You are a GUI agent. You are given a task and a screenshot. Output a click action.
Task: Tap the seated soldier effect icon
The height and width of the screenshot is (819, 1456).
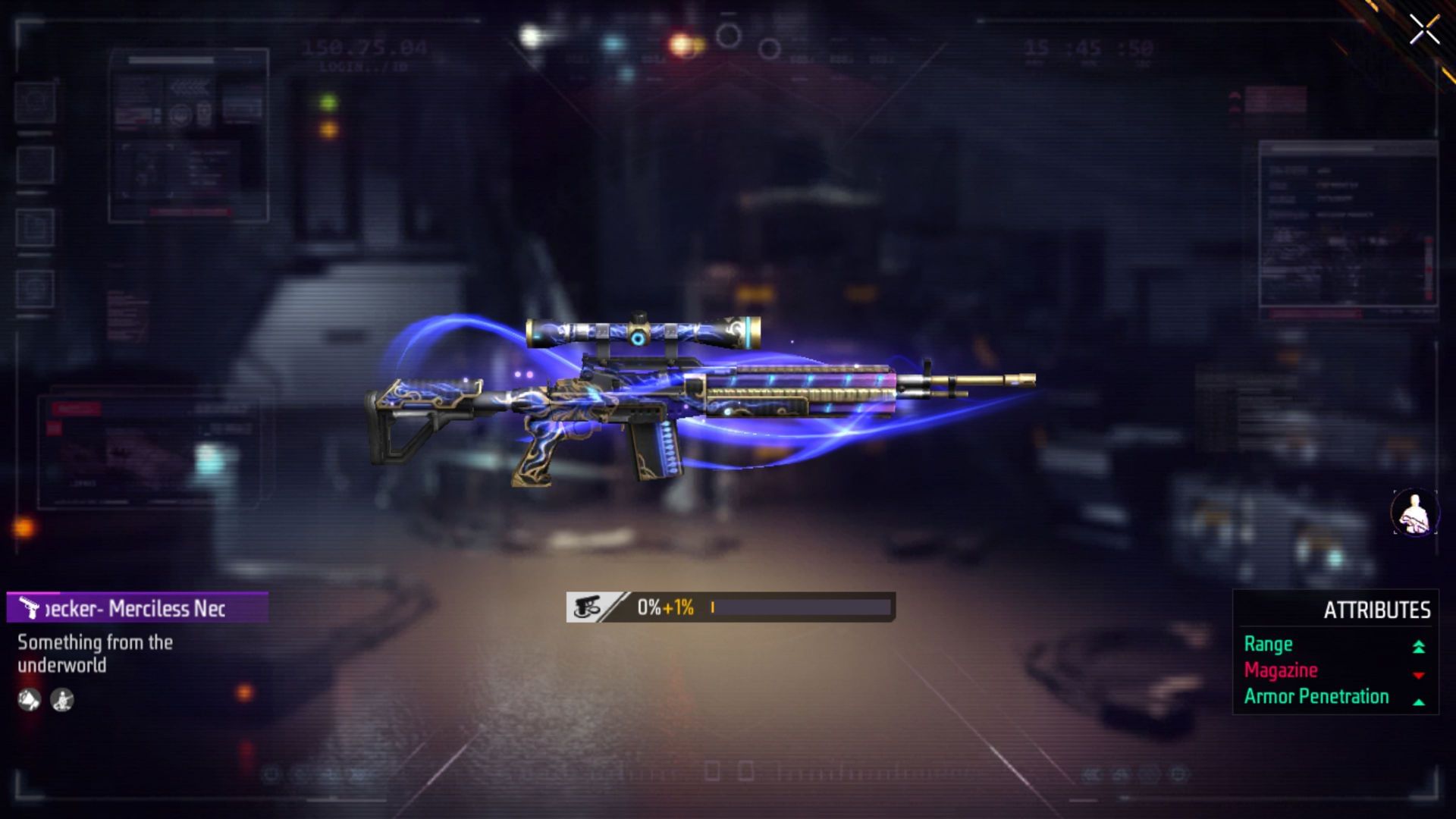62,700
